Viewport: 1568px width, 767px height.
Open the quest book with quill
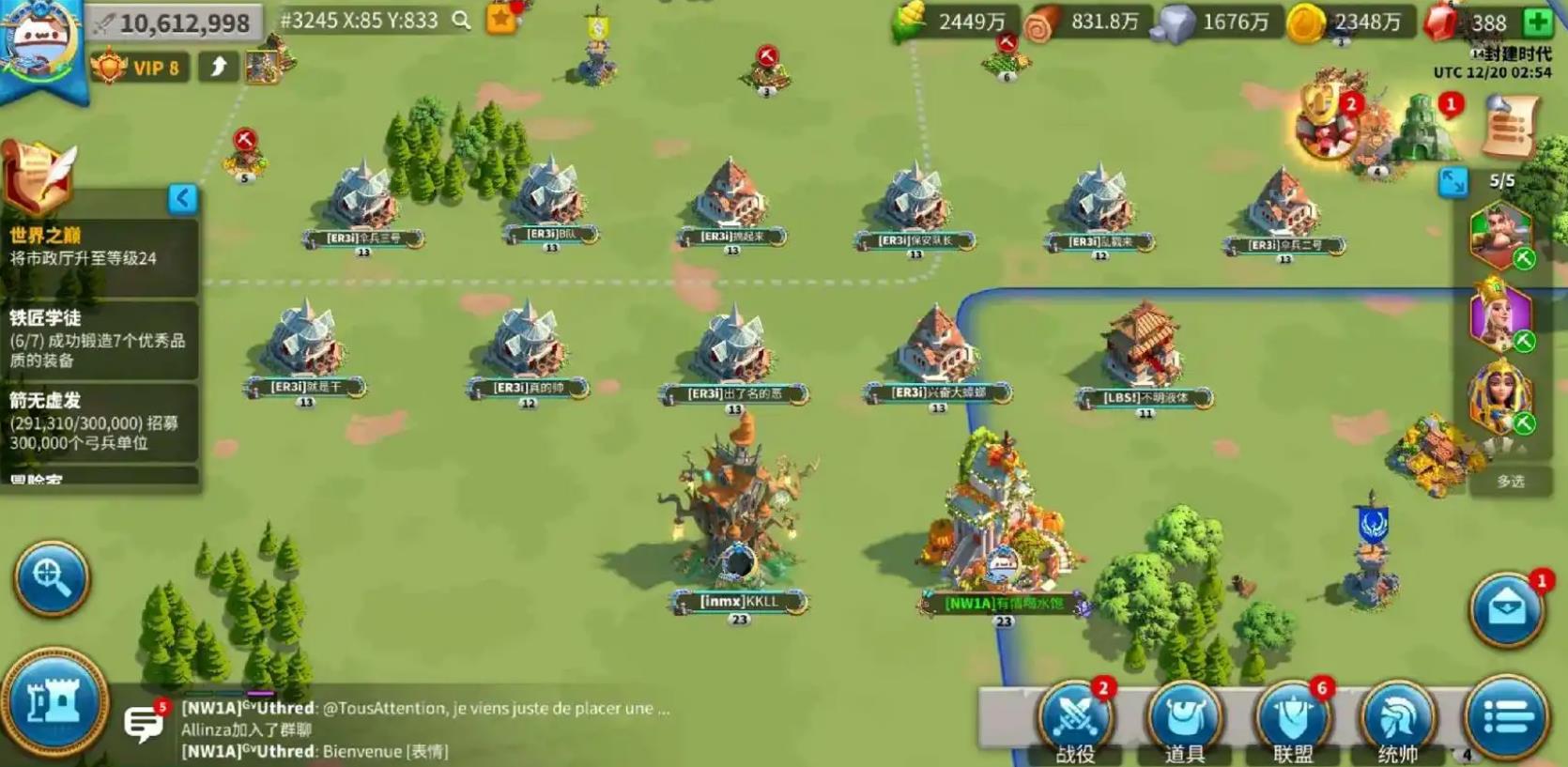(x=38, y=176)
